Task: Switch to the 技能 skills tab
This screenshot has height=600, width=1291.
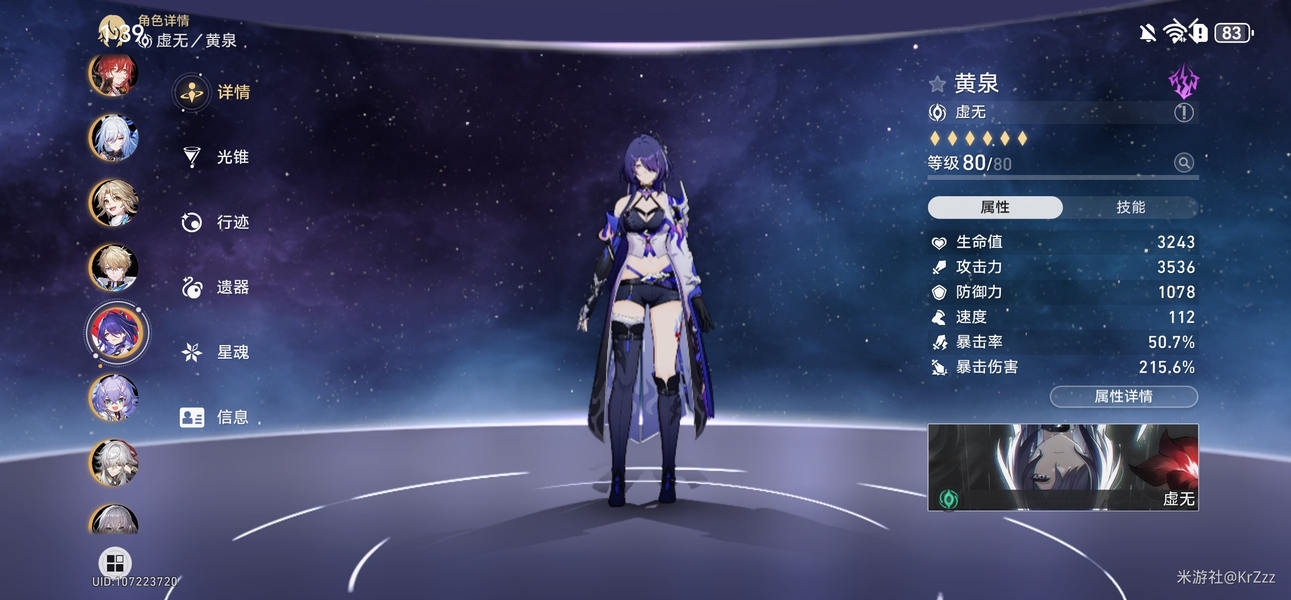Action: (x=1130, y=207)
